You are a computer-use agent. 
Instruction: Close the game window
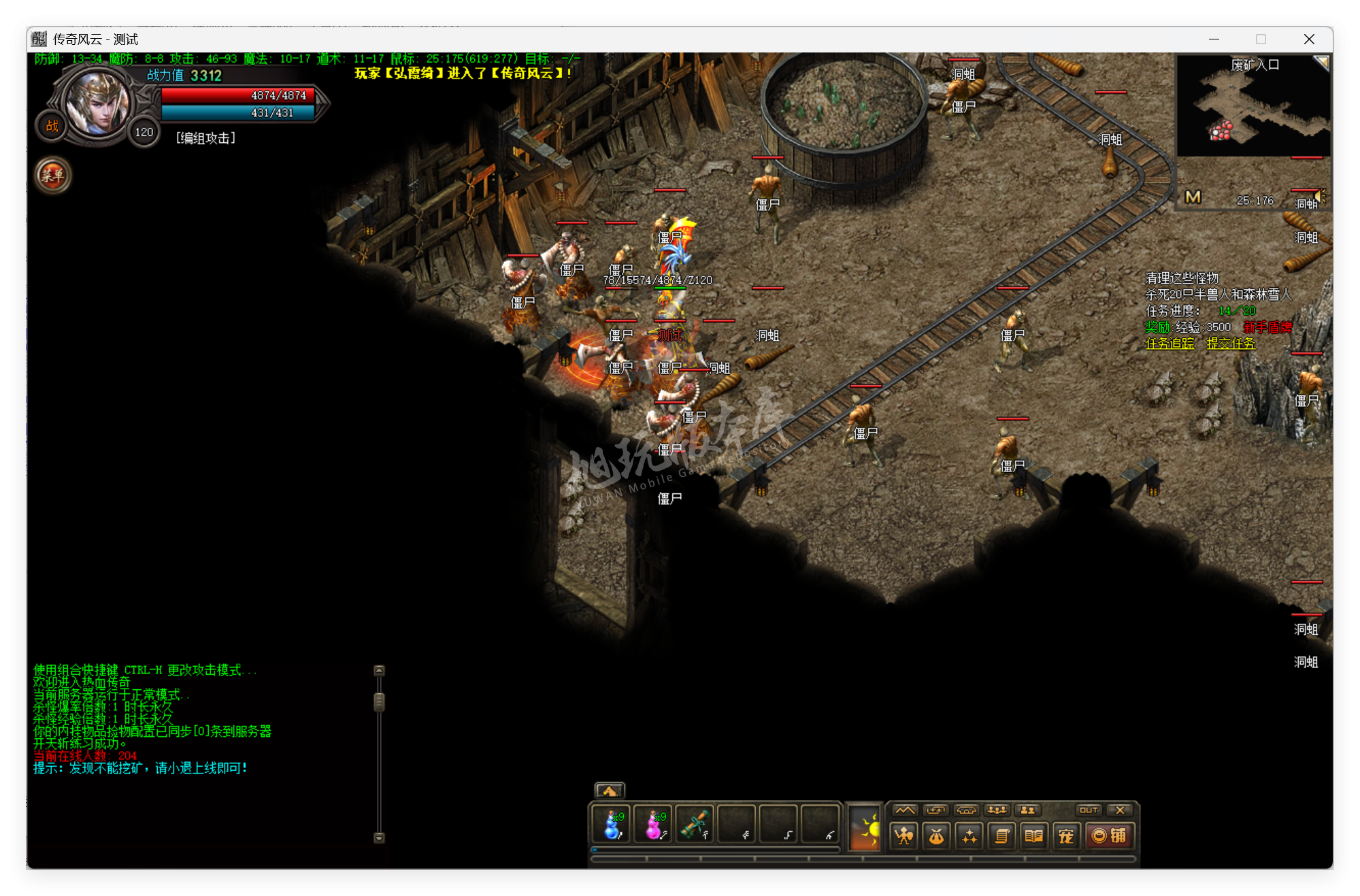[x=1309, y=39]
